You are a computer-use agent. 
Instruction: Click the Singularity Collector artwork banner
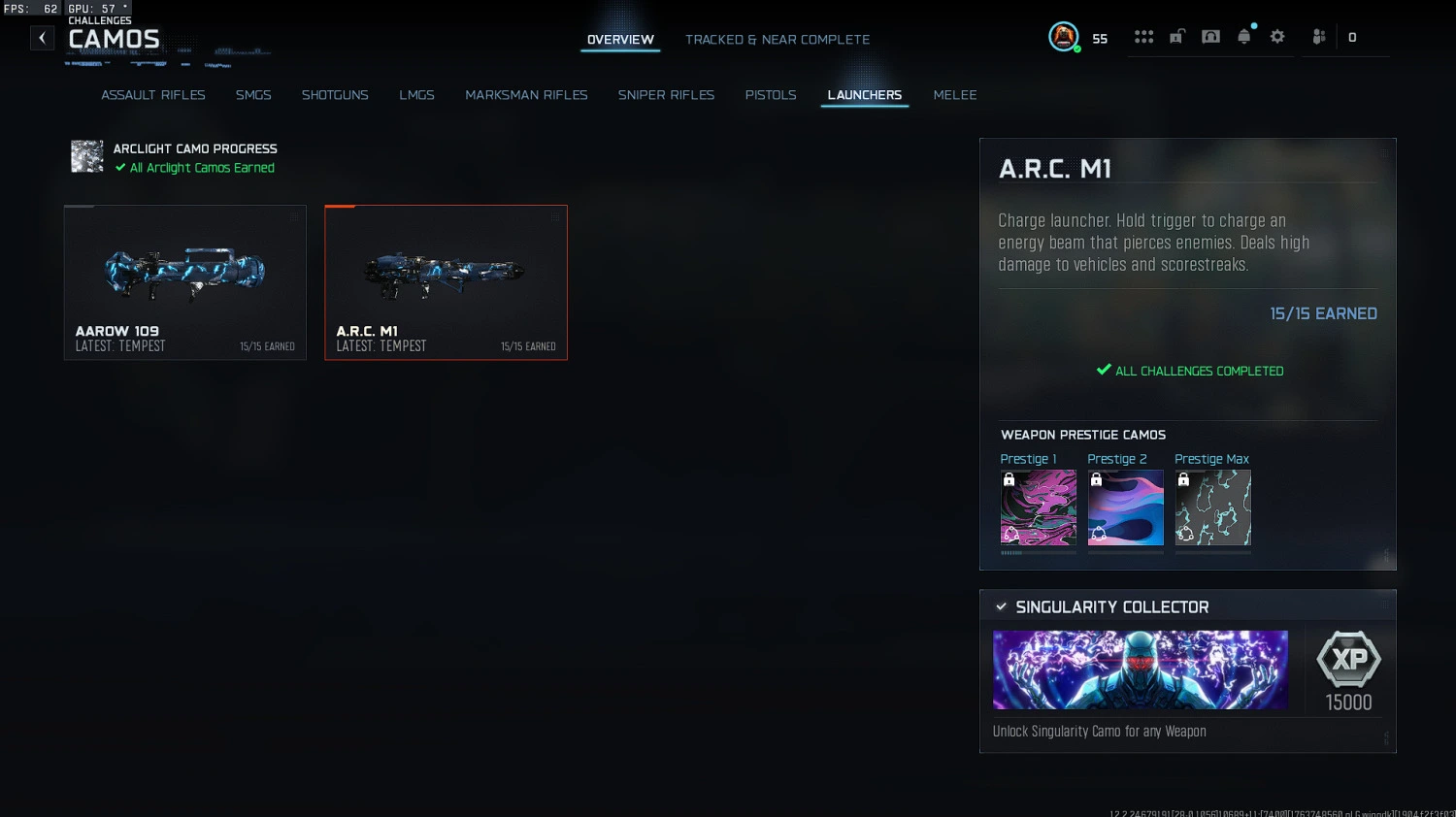[x=1140, y=670]
